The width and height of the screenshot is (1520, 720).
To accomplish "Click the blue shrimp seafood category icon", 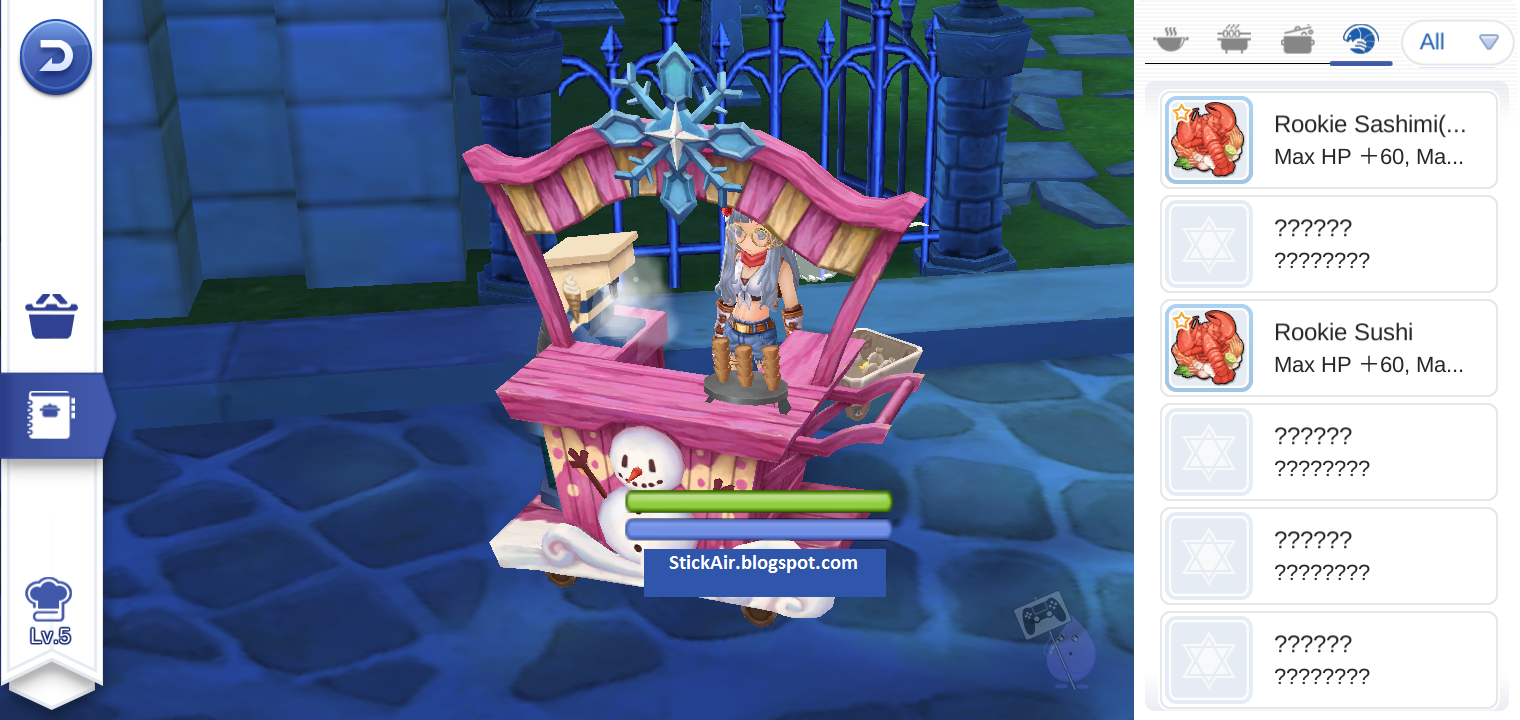I will pos(1363,40).
